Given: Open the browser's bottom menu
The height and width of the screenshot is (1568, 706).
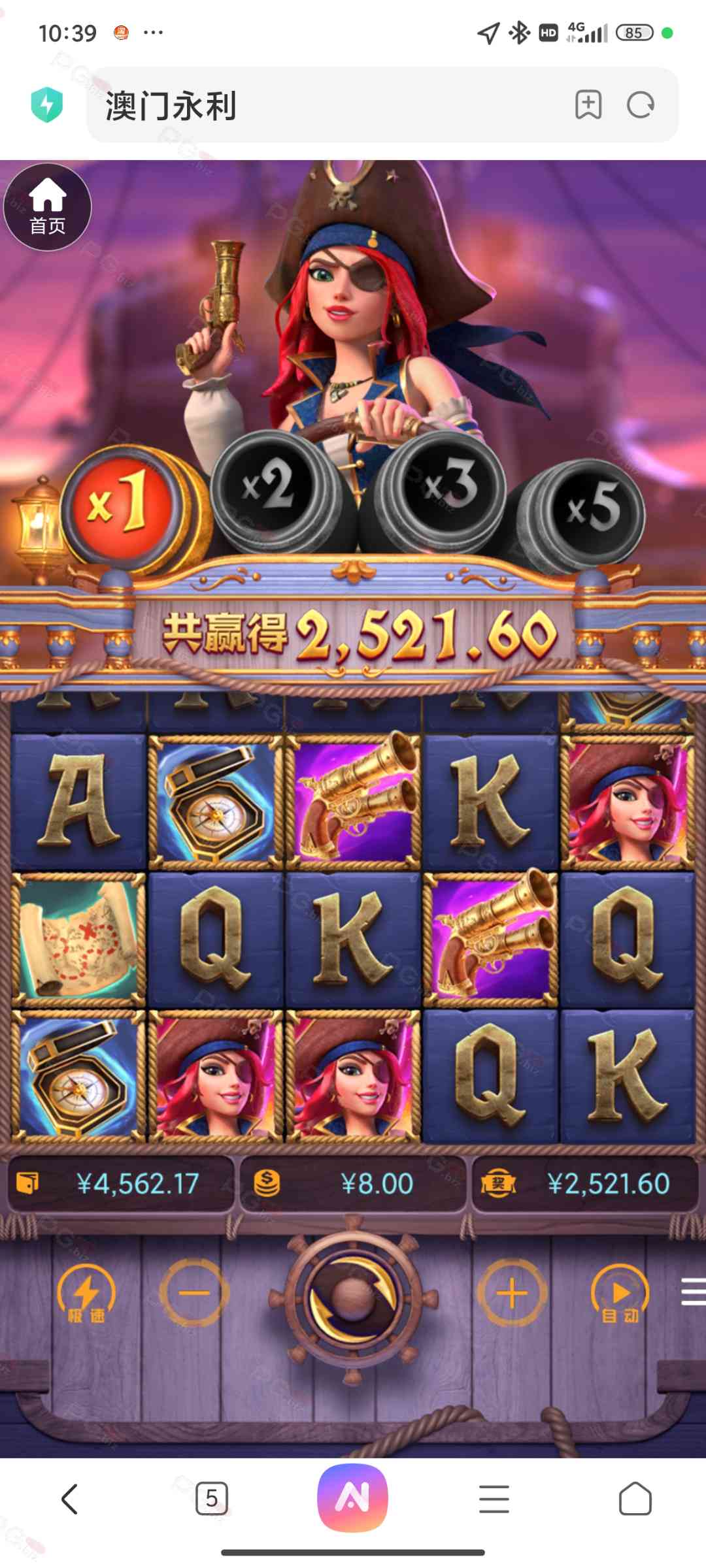Looking at the screenshot, I should point(494,1498).
